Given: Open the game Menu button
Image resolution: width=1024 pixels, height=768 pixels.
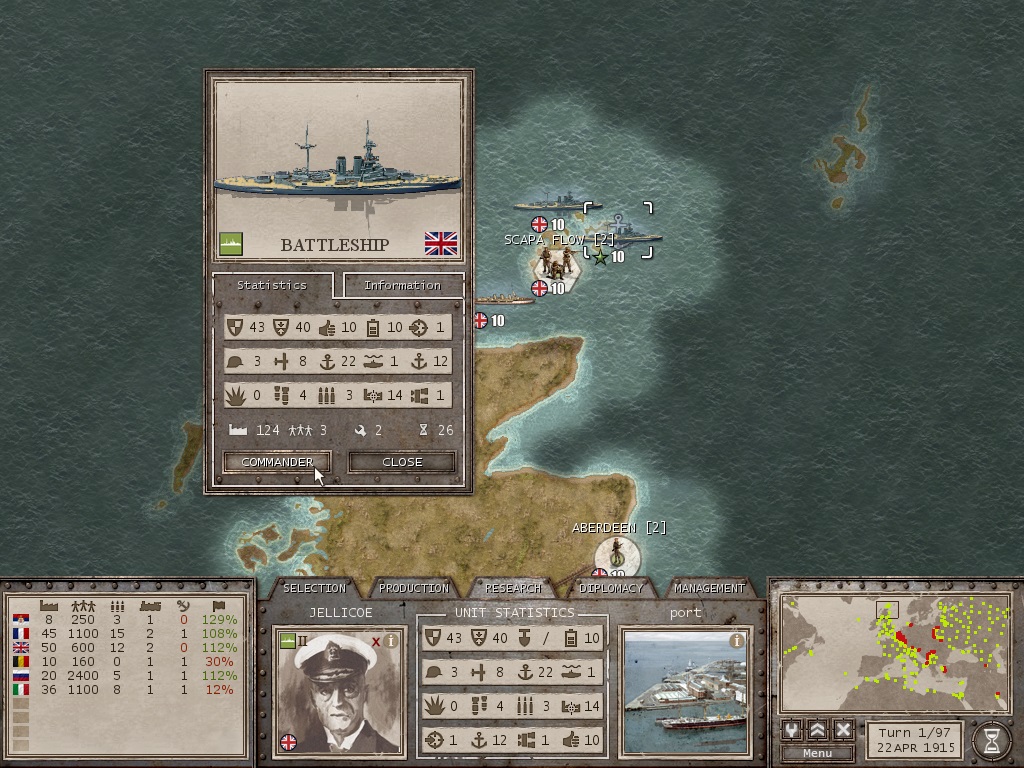Looking at the screenshot, I should click(x=817, y=753).
